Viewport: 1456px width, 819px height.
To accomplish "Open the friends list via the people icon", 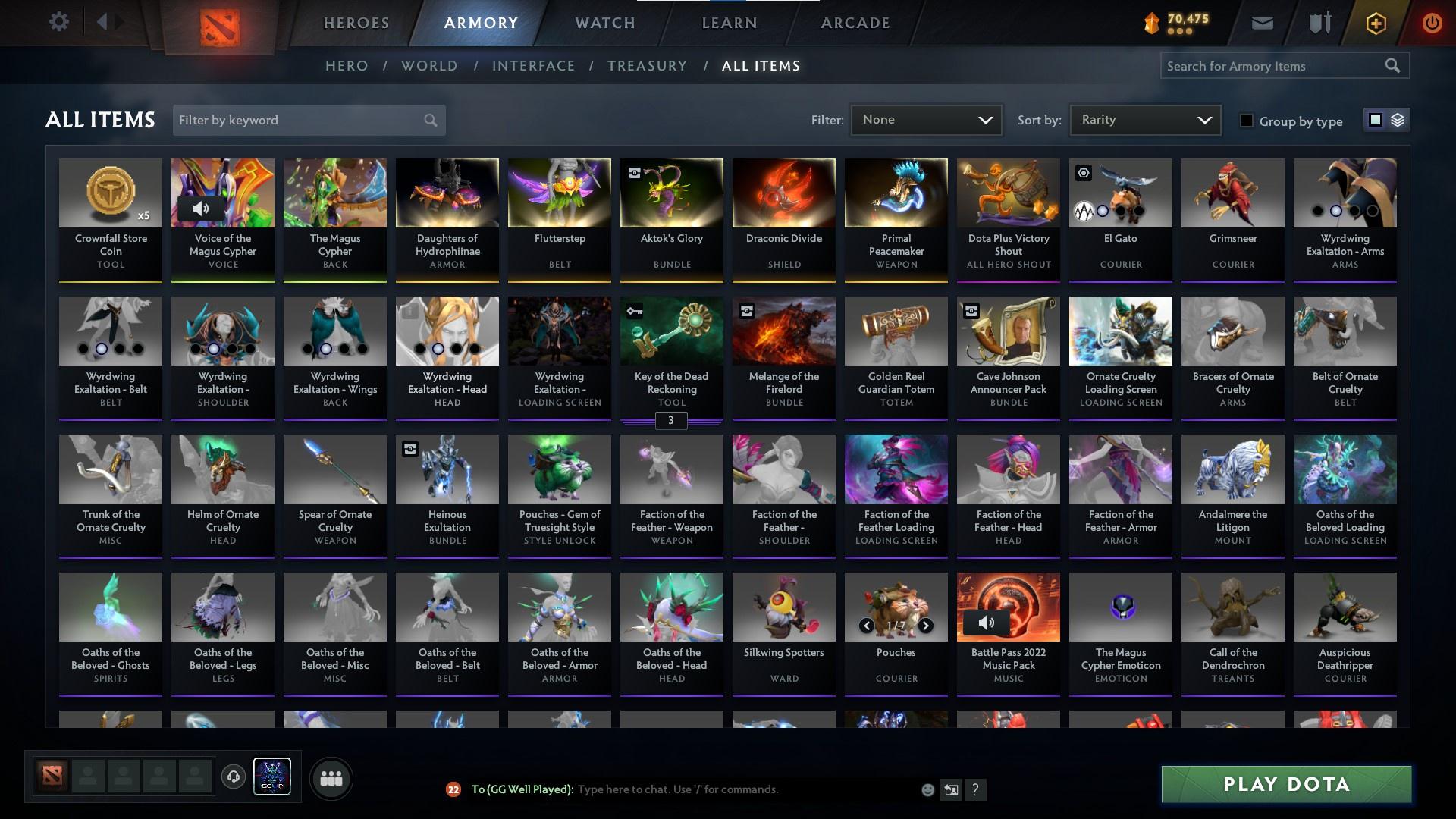I will (x=330, y=777).
